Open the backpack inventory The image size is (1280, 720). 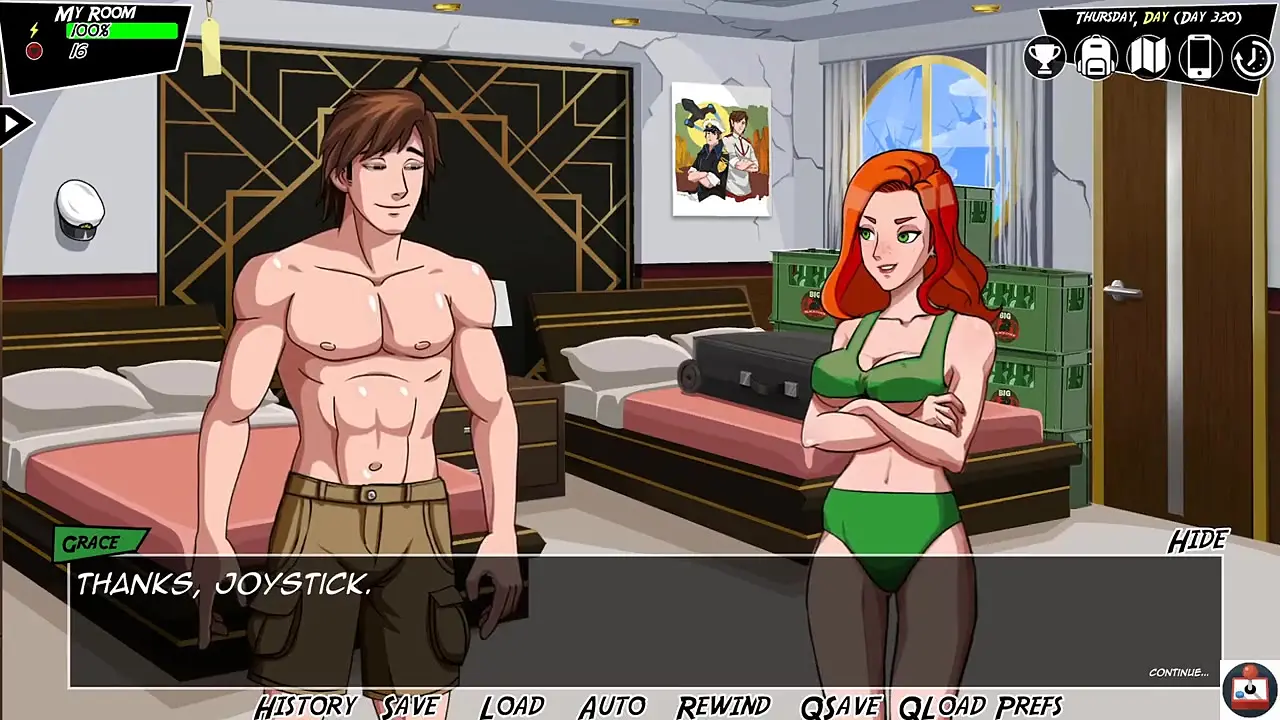tap(1096, 57)
